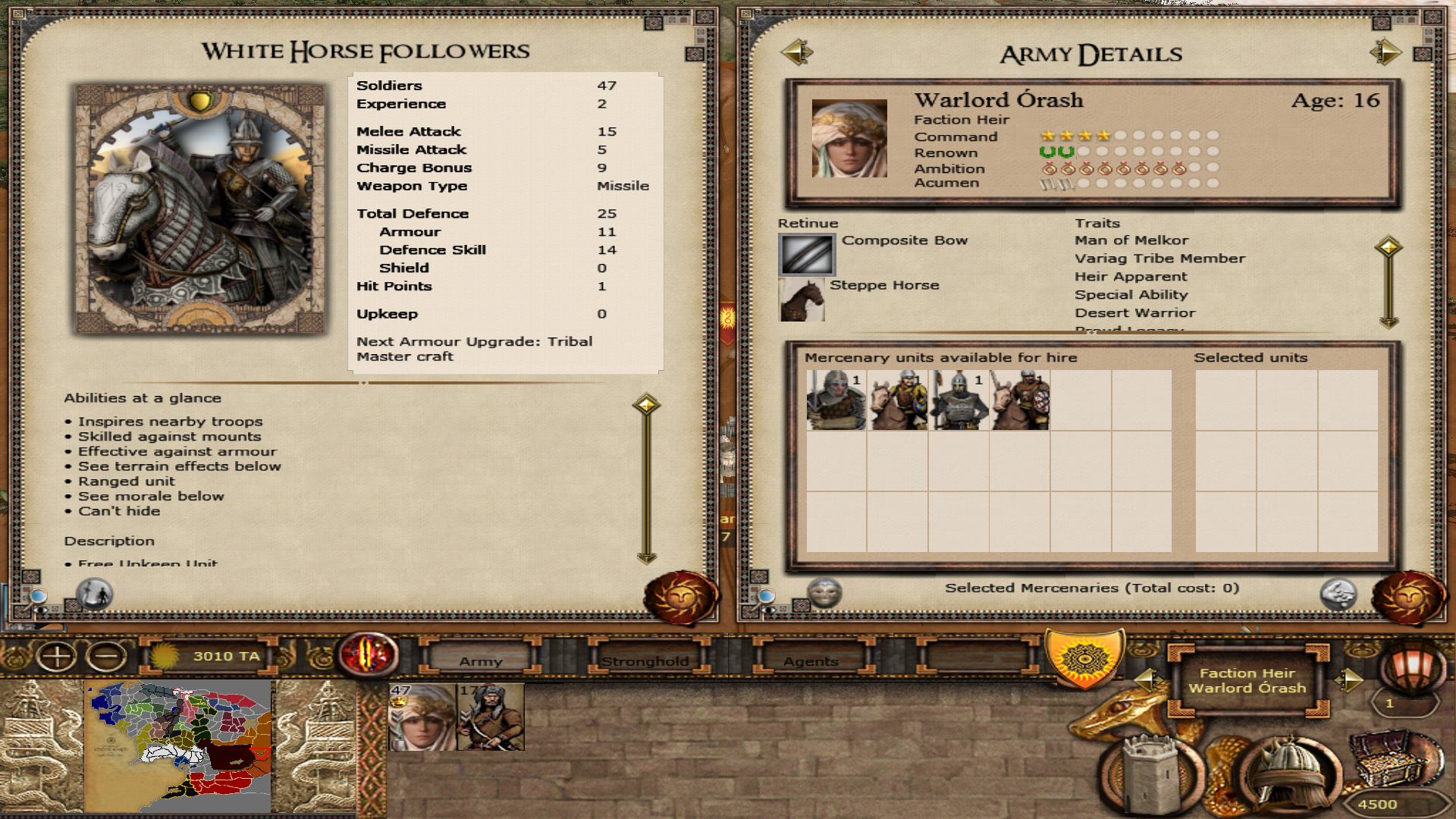
Task: Click the campaign minimap
Action: click(180, 747)
